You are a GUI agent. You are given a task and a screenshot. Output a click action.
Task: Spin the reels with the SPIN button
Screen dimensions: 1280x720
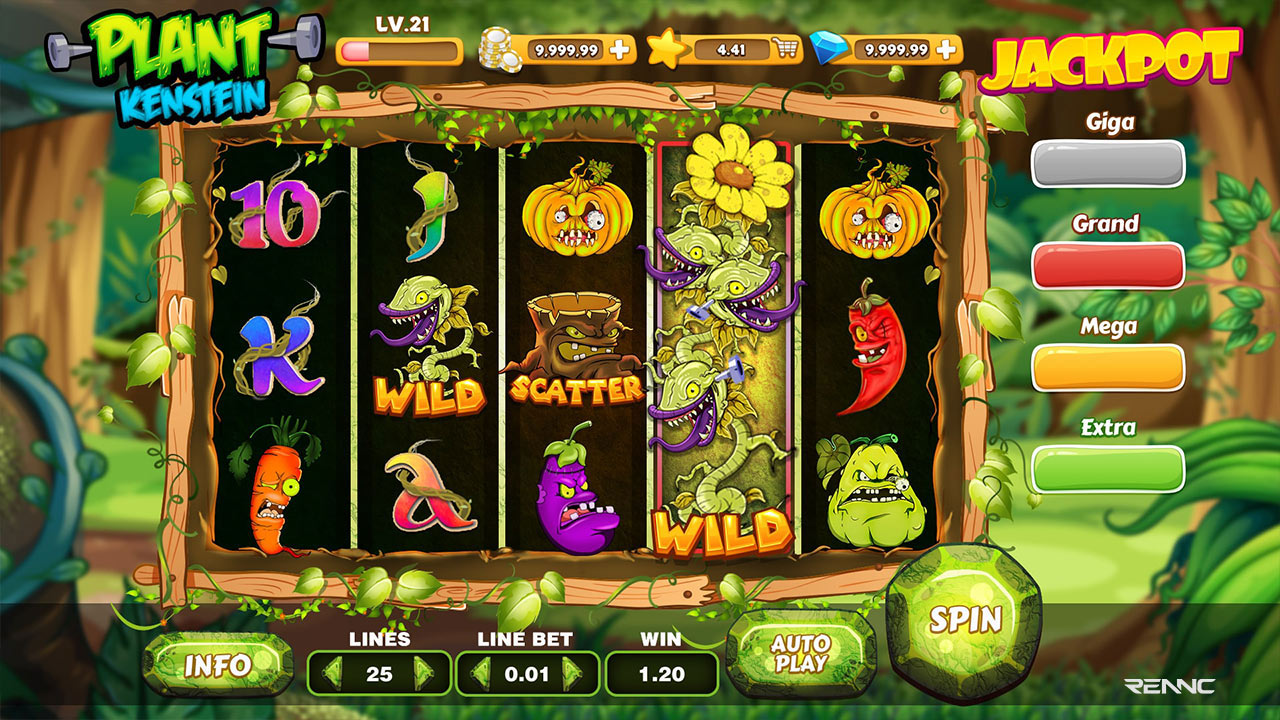click(x=964, y=619)
